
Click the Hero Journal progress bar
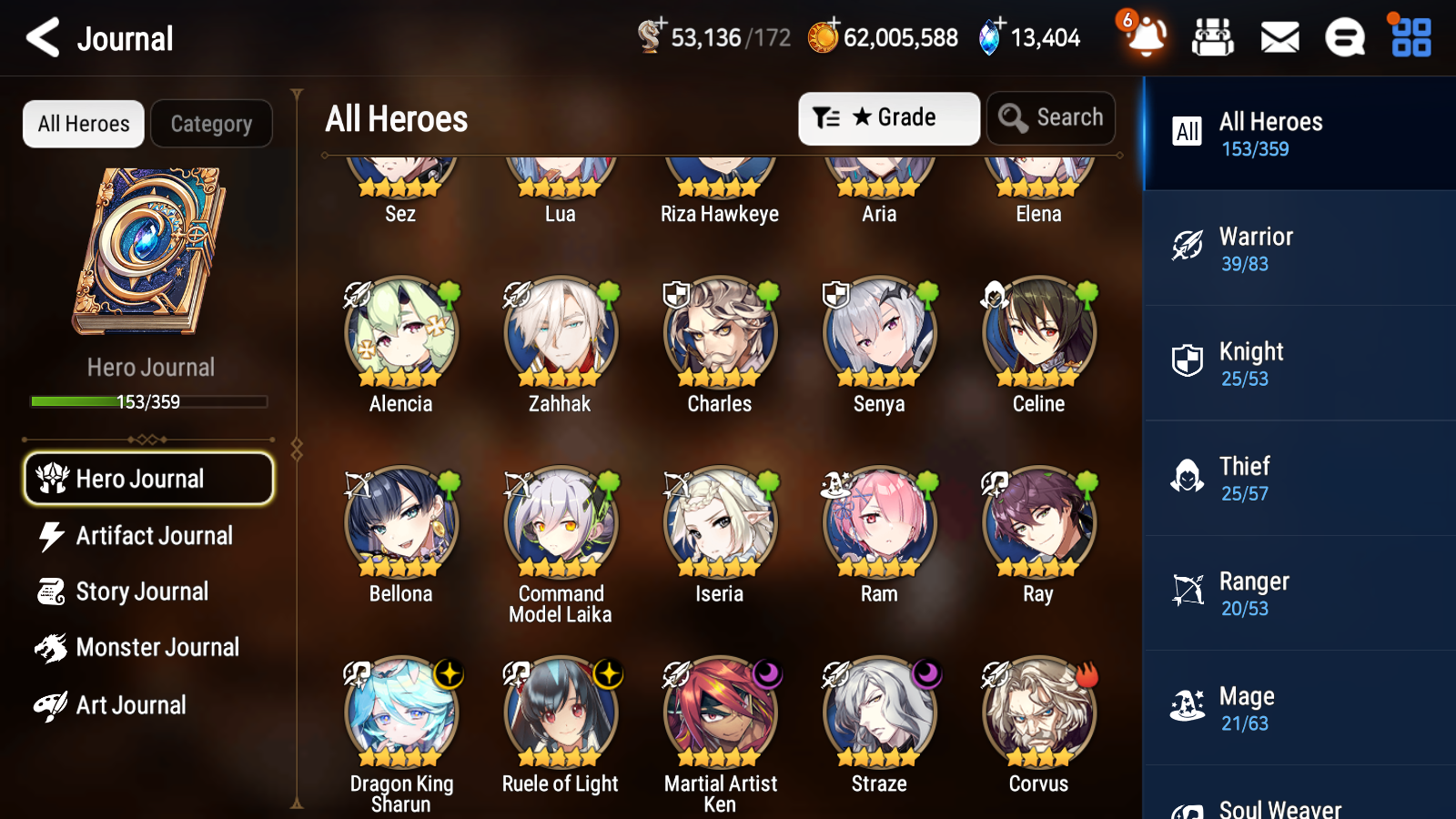(148, 401)
